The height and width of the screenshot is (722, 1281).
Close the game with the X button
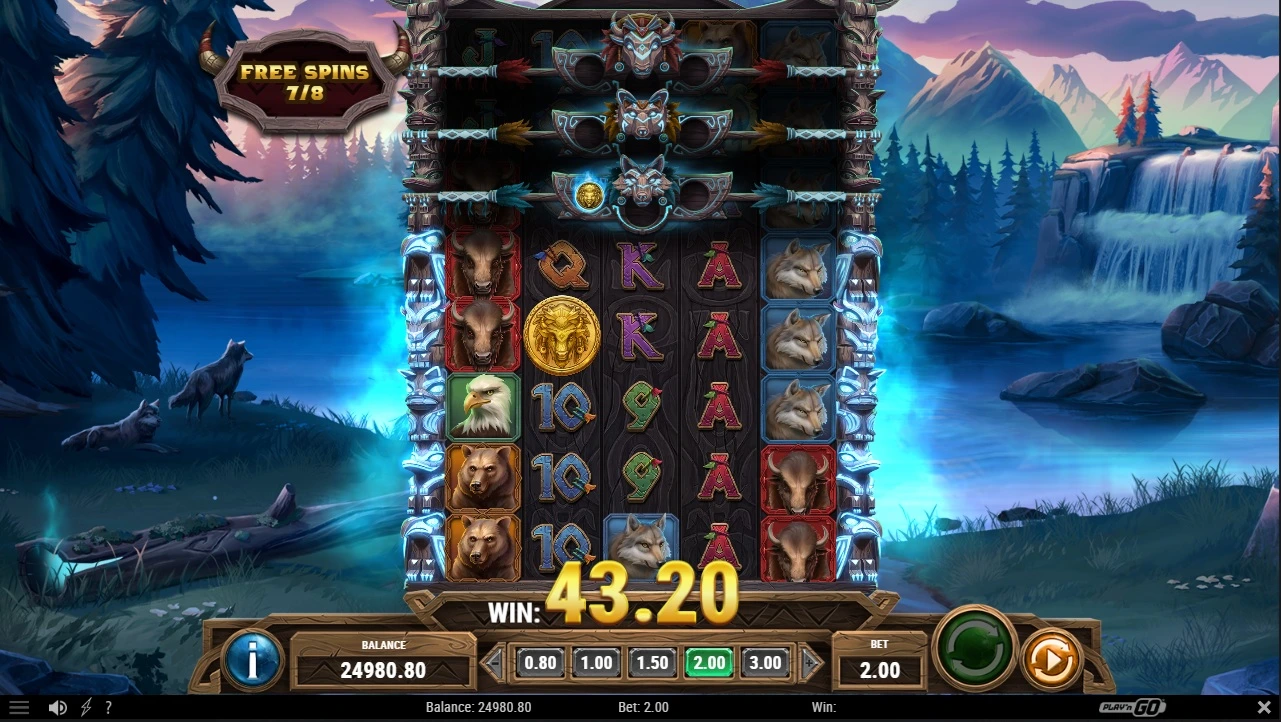[x=1262, y=708]
